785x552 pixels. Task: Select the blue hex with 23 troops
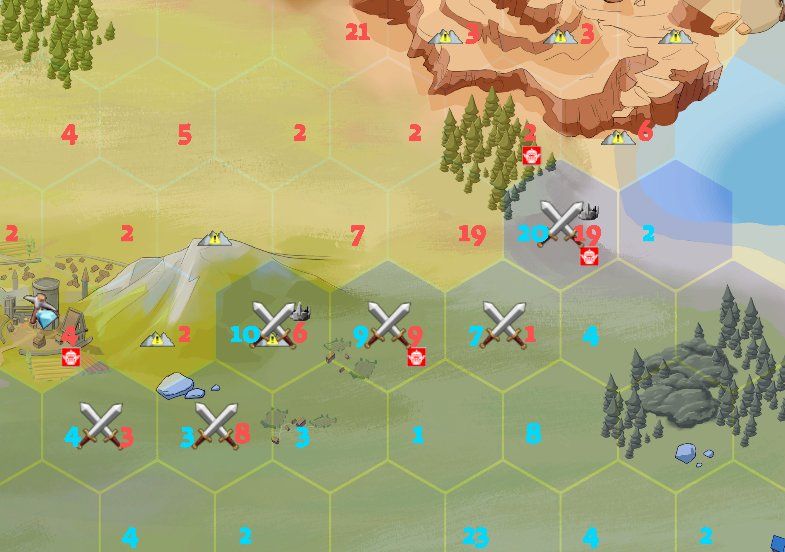tap(475, 537)
